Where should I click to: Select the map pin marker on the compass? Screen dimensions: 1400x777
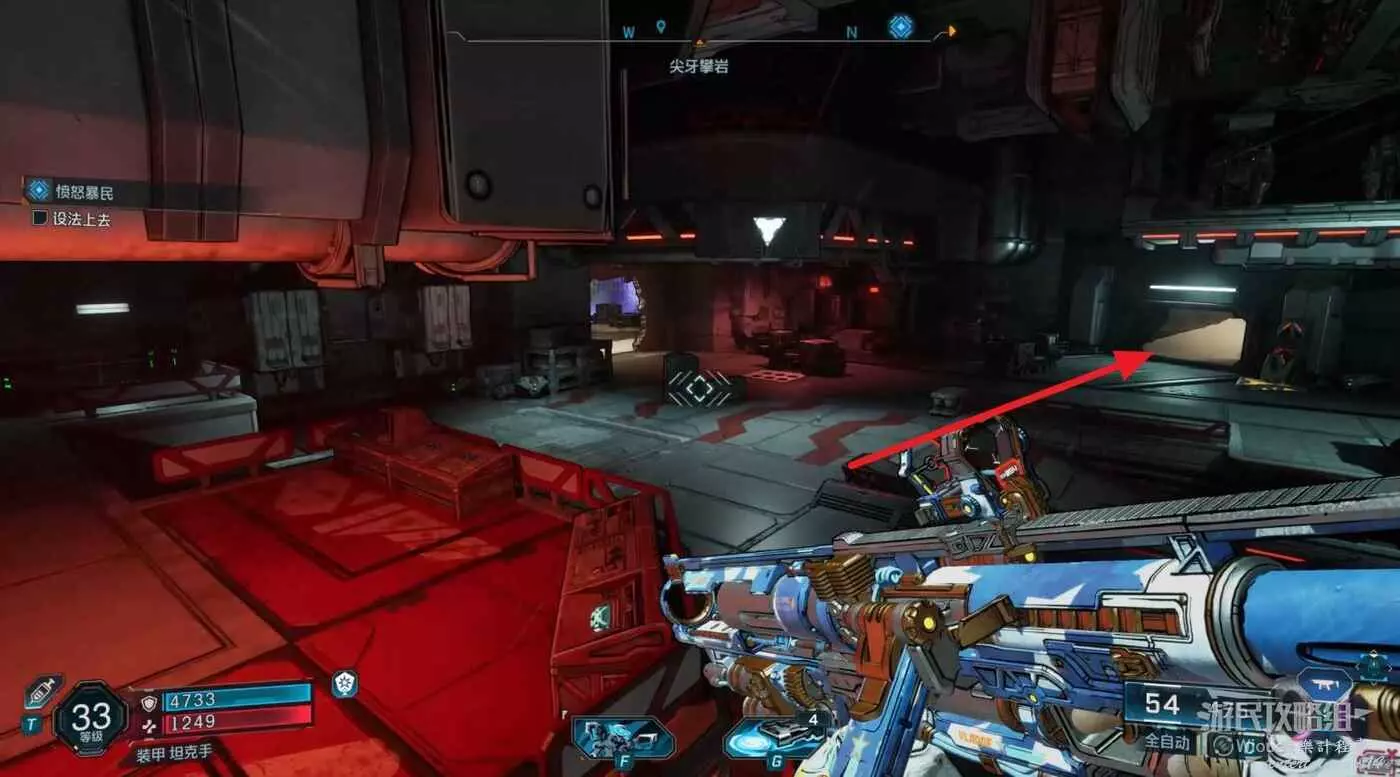tap(660, 27)
